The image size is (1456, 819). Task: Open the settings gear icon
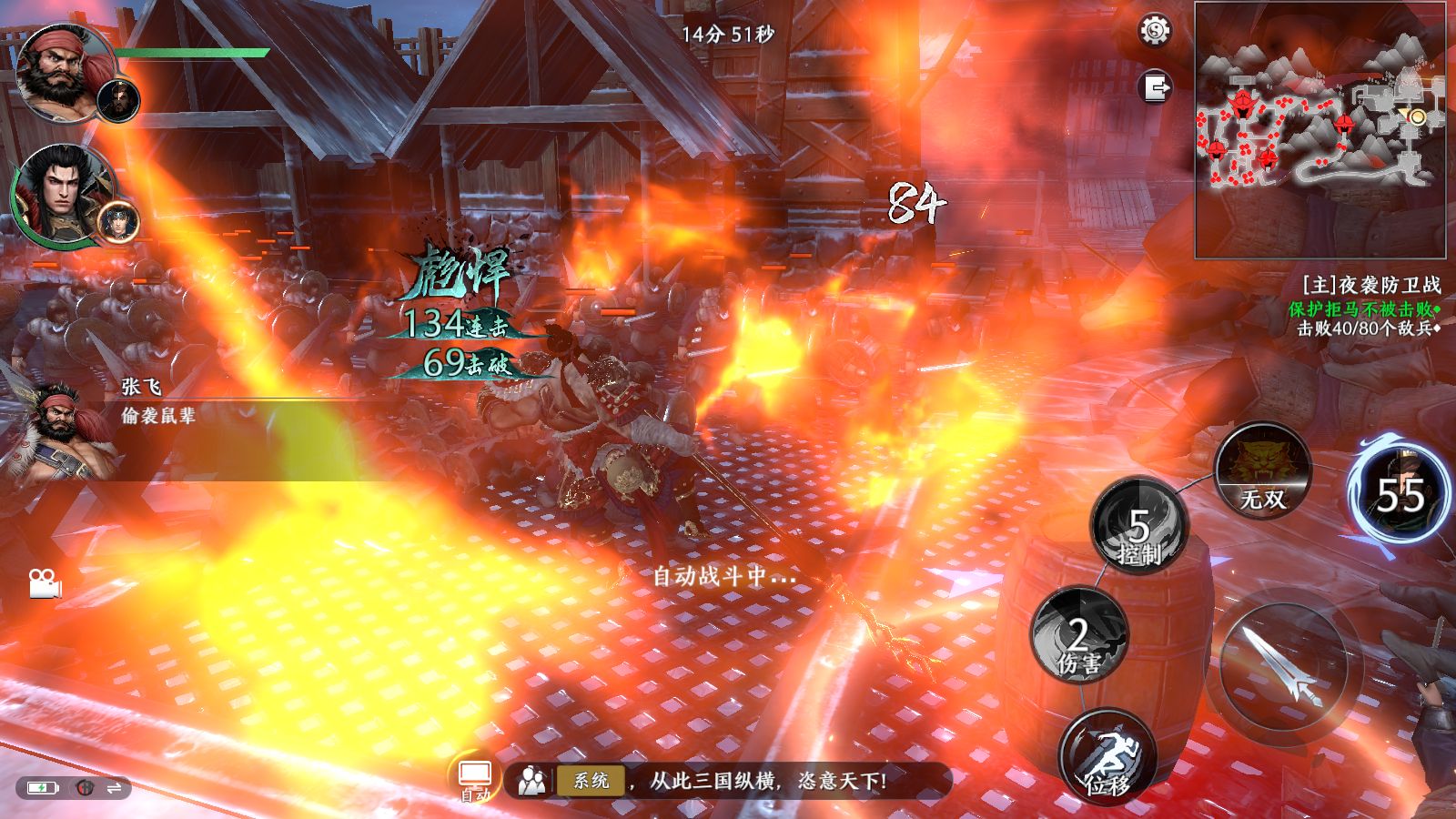pyautogui.click(x=1155, y=31)
